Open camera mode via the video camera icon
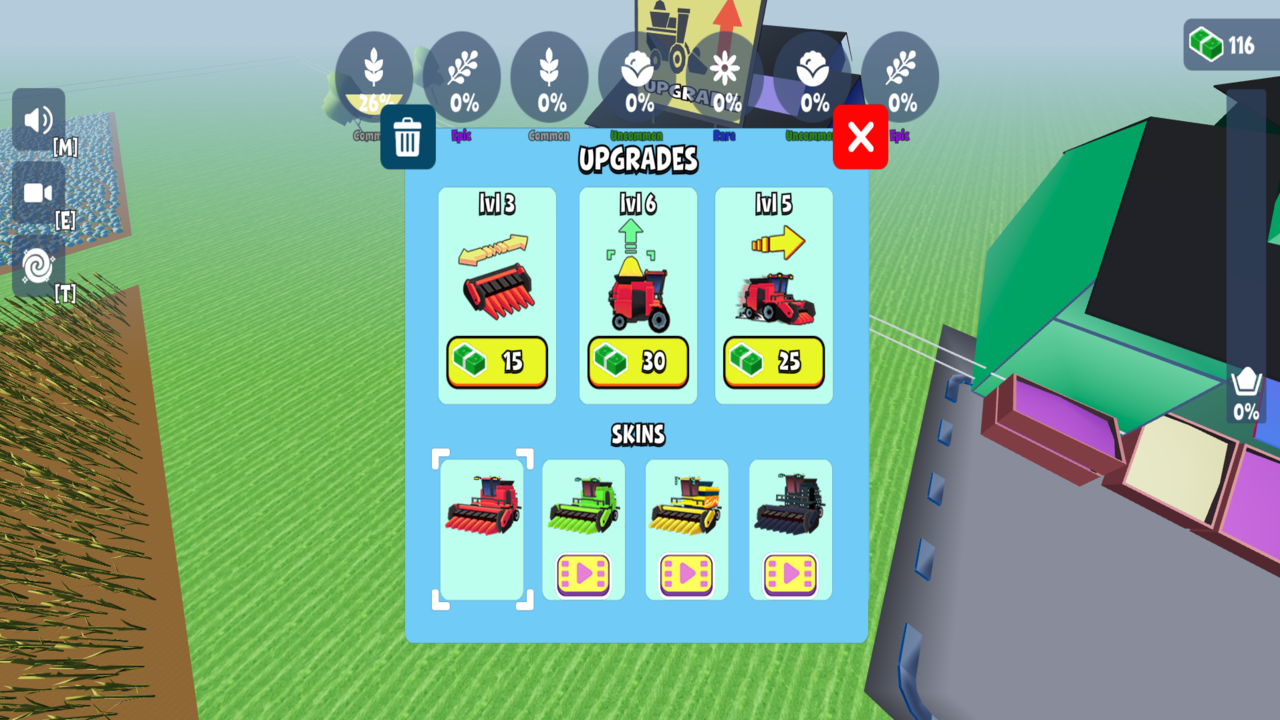 pos(38,191)
